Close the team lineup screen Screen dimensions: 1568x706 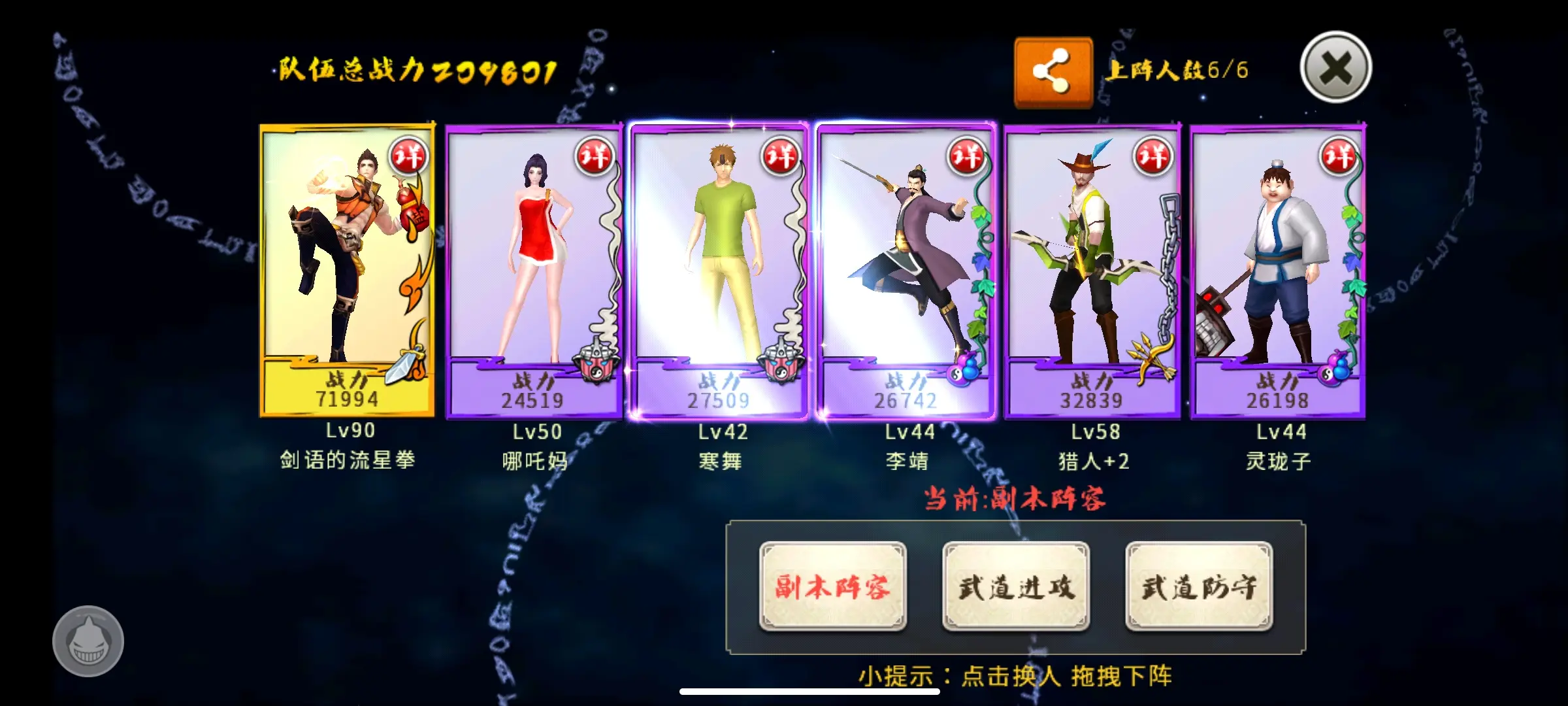(x=1335, y=67)
